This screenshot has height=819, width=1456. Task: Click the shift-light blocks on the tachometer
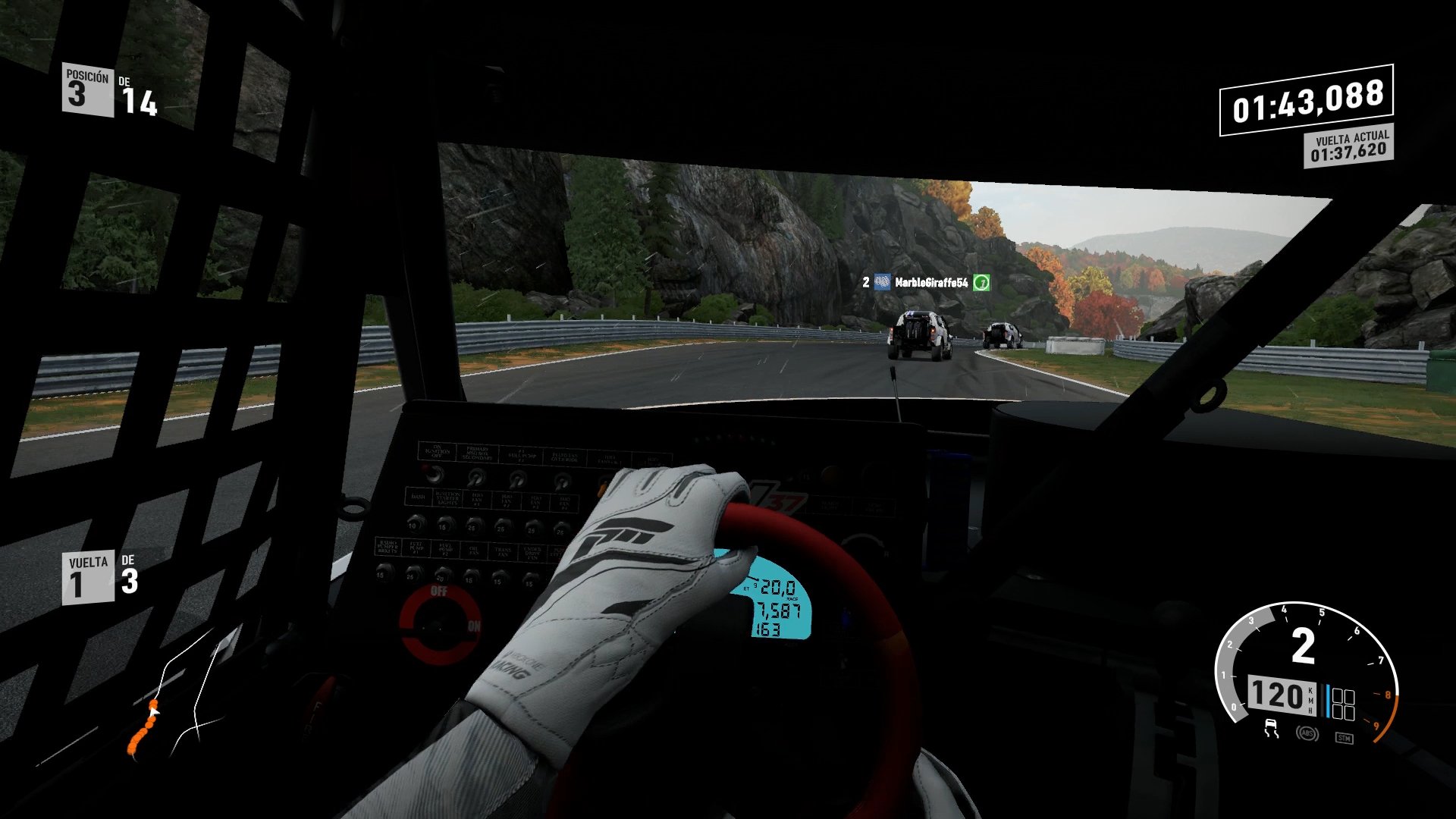(x=1343, y=703)
